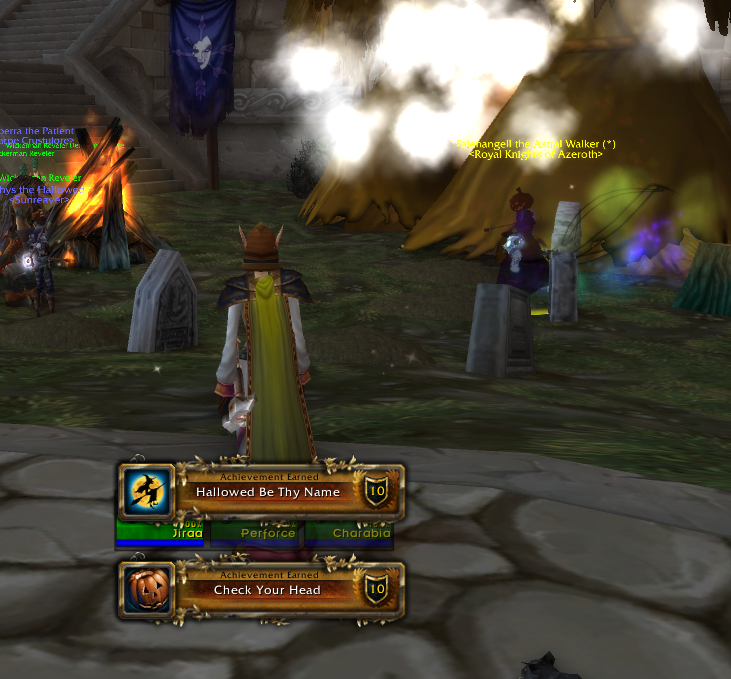The width and height of the screenshot is (731, 679).
Task: Open the Check Your Head achievement alert
Action: 267,590
